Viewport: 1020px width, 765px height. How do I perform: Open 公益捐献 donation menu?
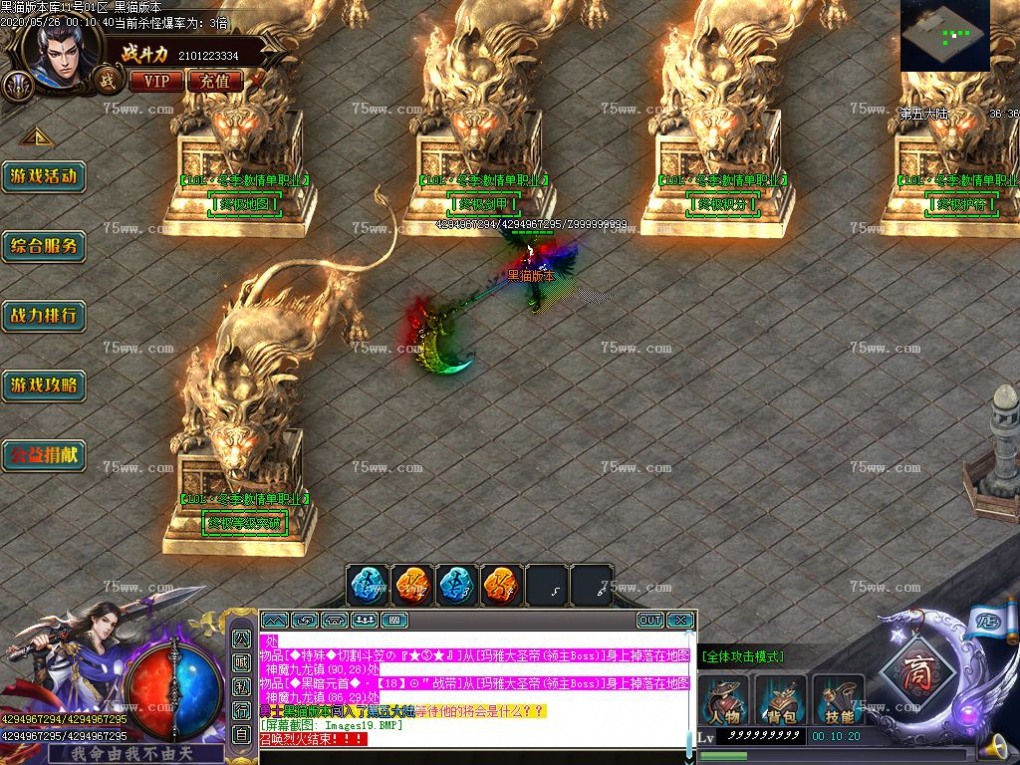tap(43, 455)
